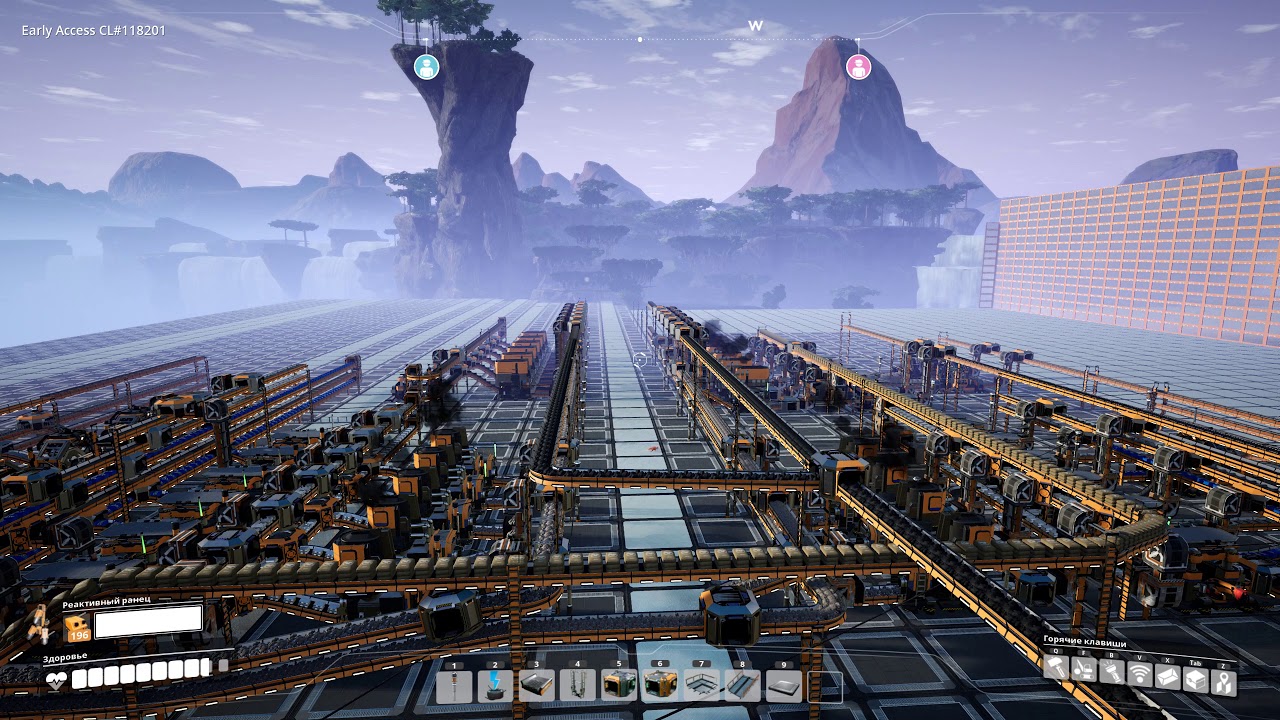Open the map pin icon
Screen dimensions: 1280x720
[x=1223, y=681]
